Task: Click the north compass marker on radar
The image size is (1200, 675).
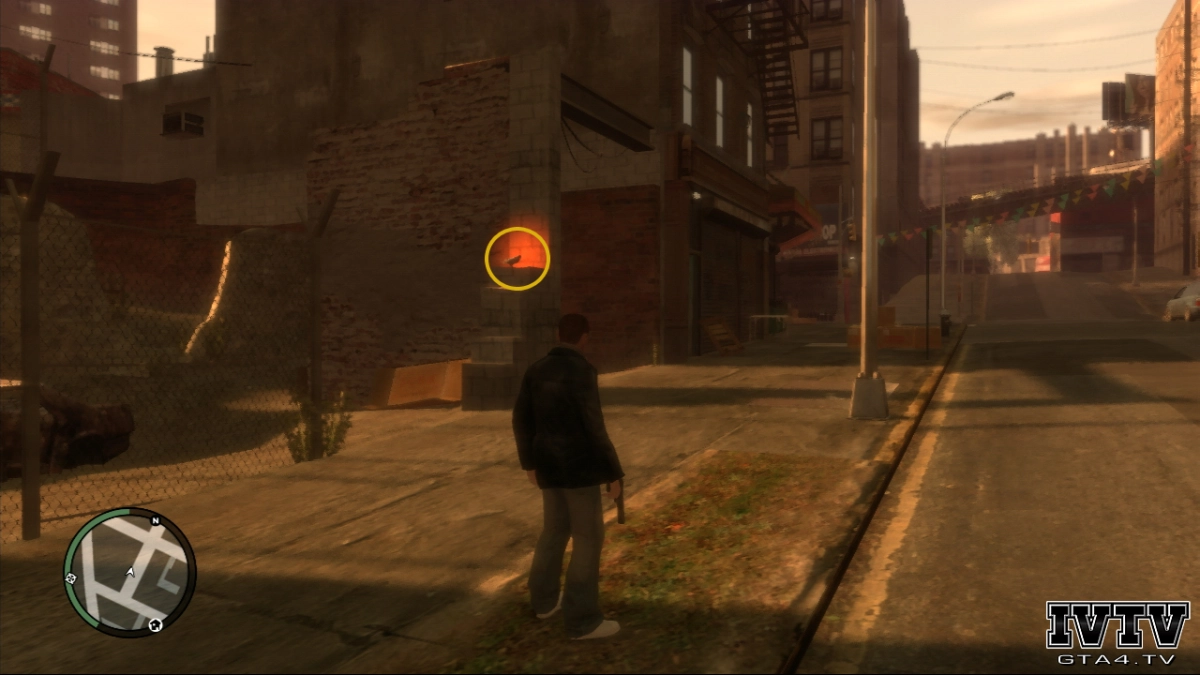Action: coord(156,521)
